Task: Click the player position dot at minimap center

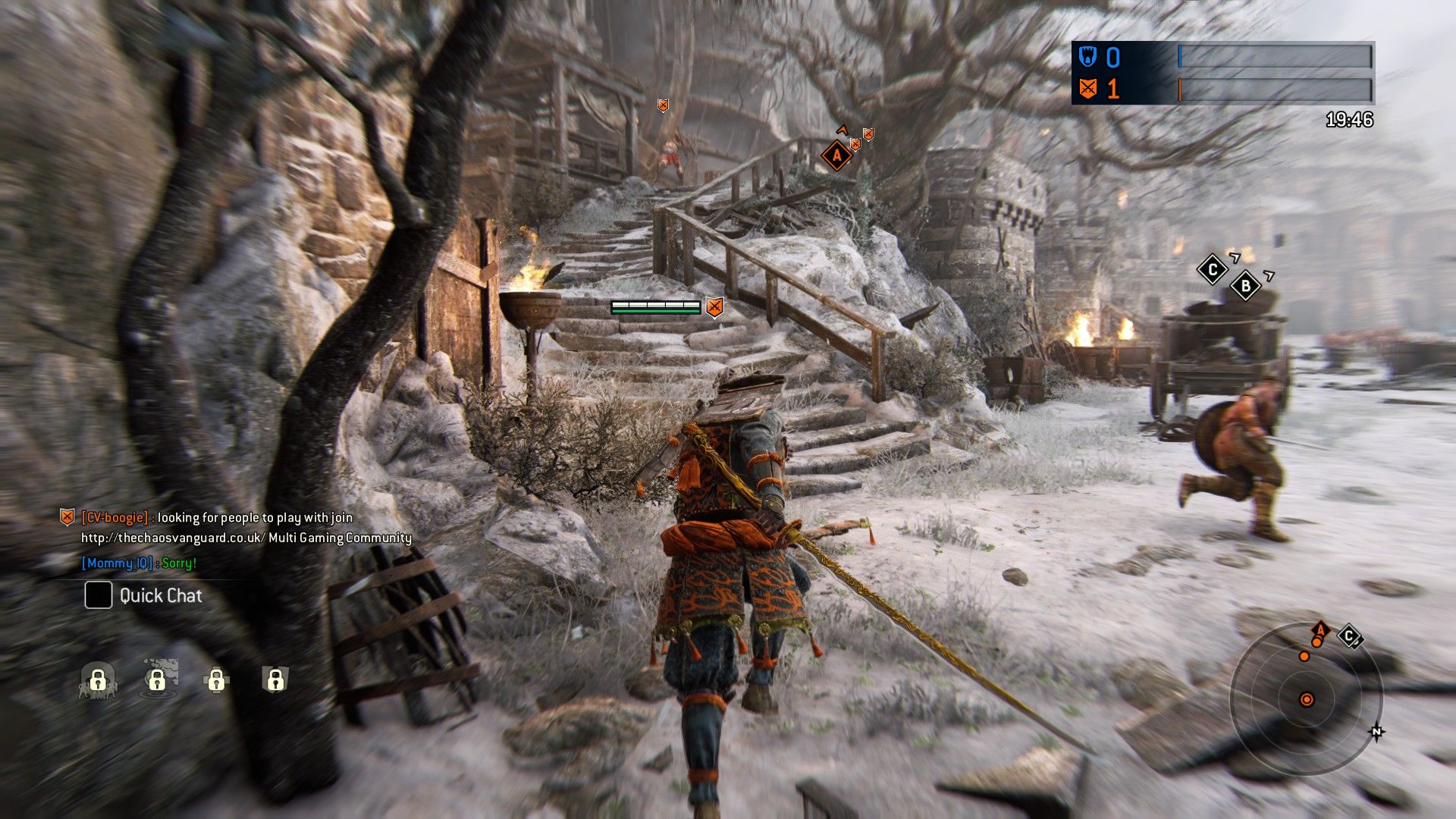Action: (x=1307, y=699)
